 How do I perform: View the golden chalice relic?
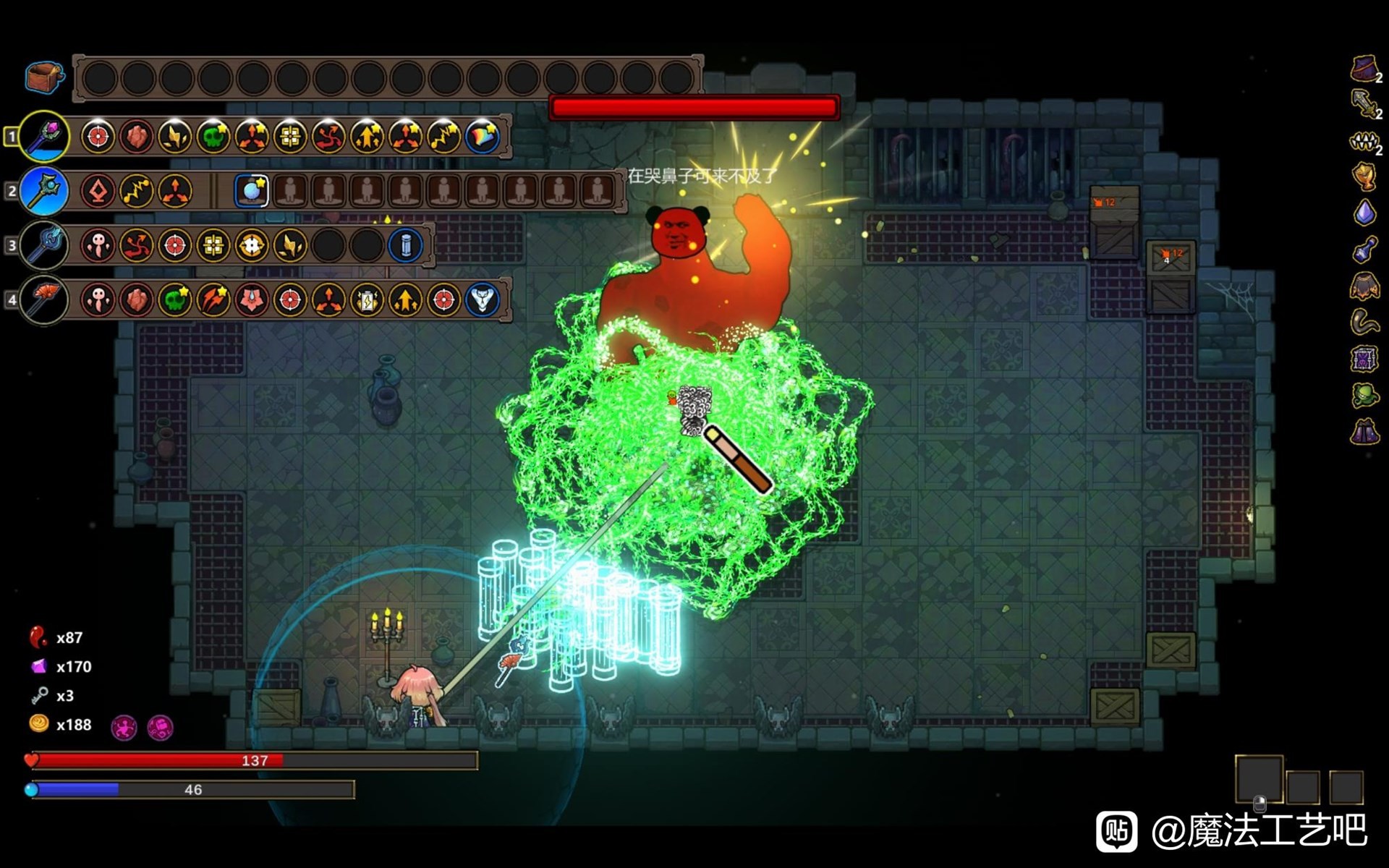pyautogui.click(x=1364, y=176)
